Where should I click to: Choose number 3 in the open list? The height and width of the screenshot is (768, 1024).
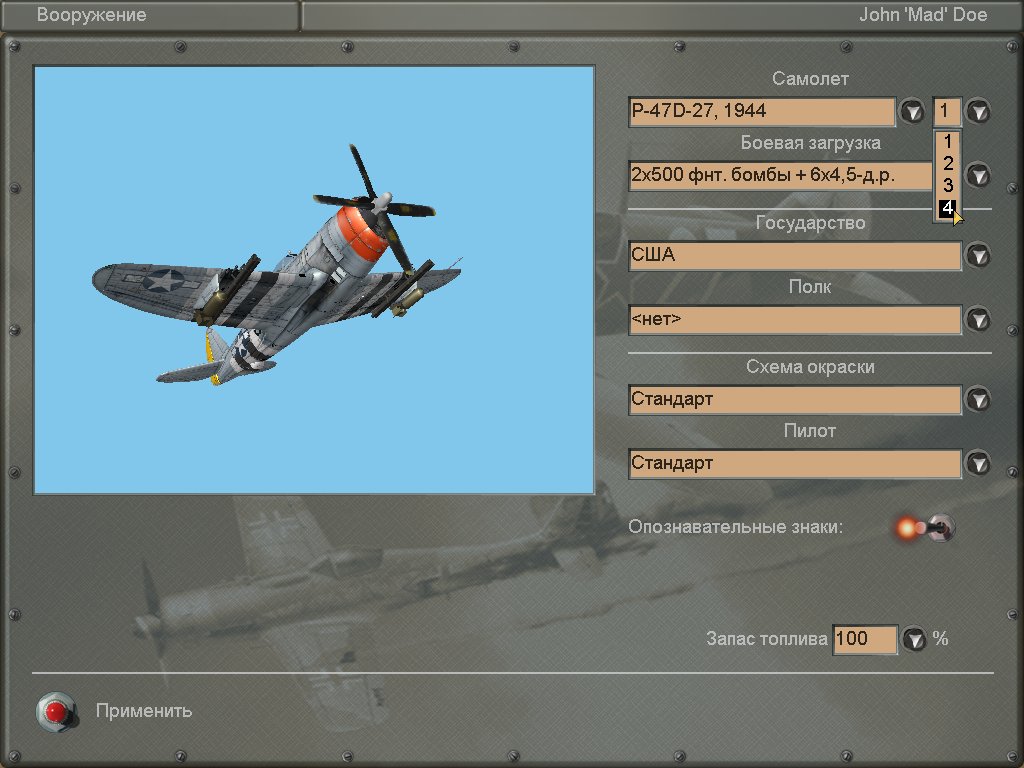(x=947, y=185)
